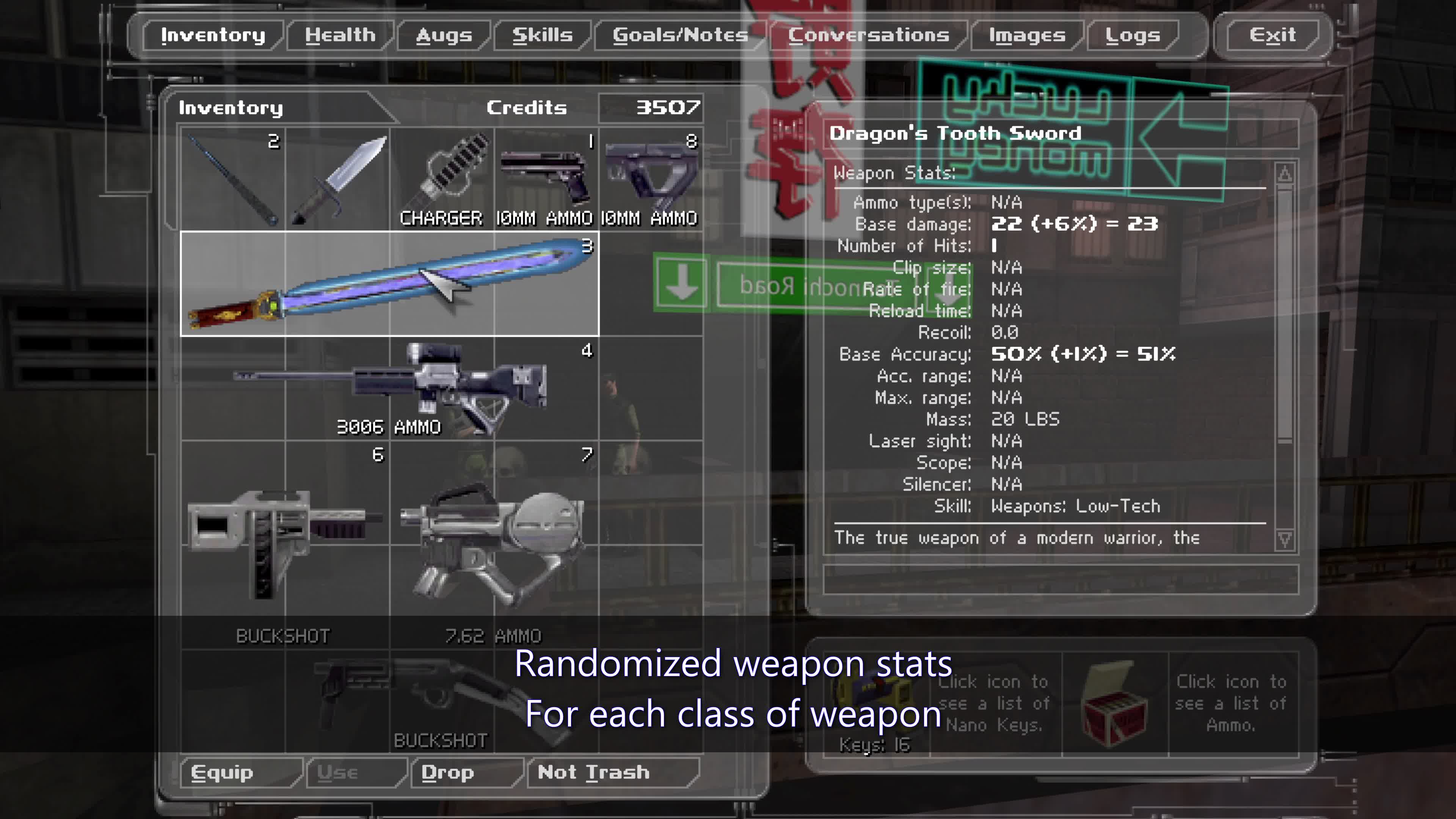Switch to the Health tab
1456x819 pixels.
[339, 35]
